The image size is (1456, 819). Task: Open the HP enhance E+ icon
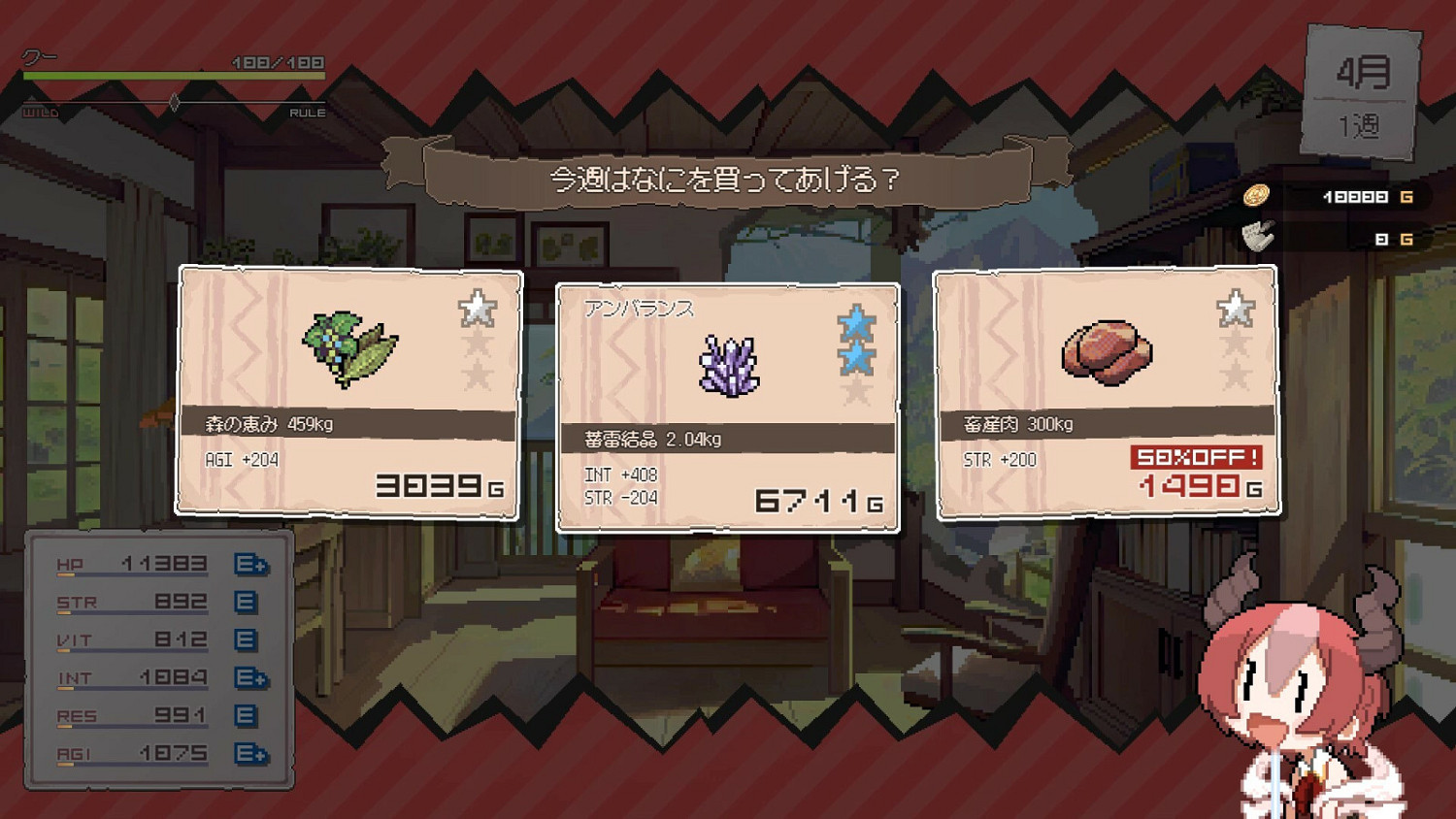248,563
